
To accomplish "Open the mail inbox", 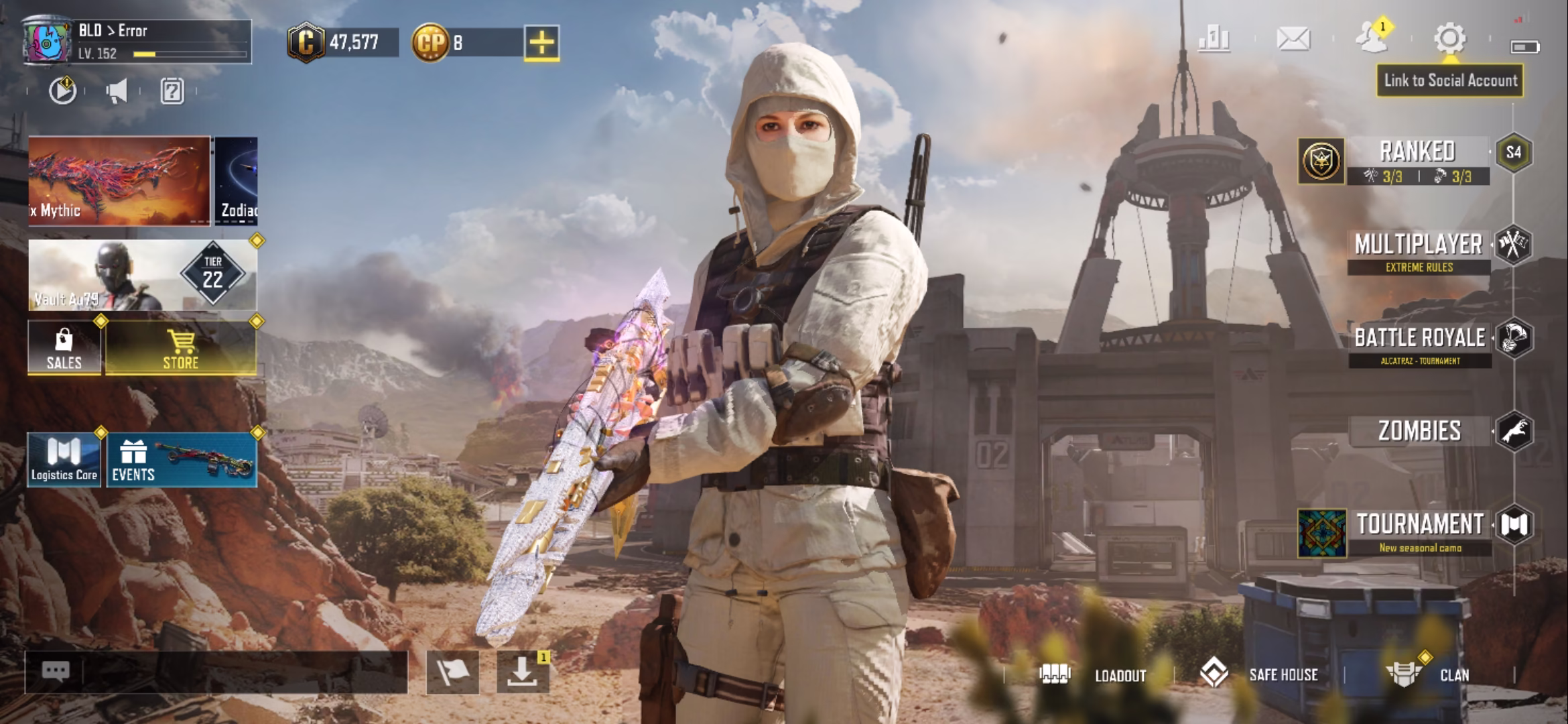I will click(1294, 40).
